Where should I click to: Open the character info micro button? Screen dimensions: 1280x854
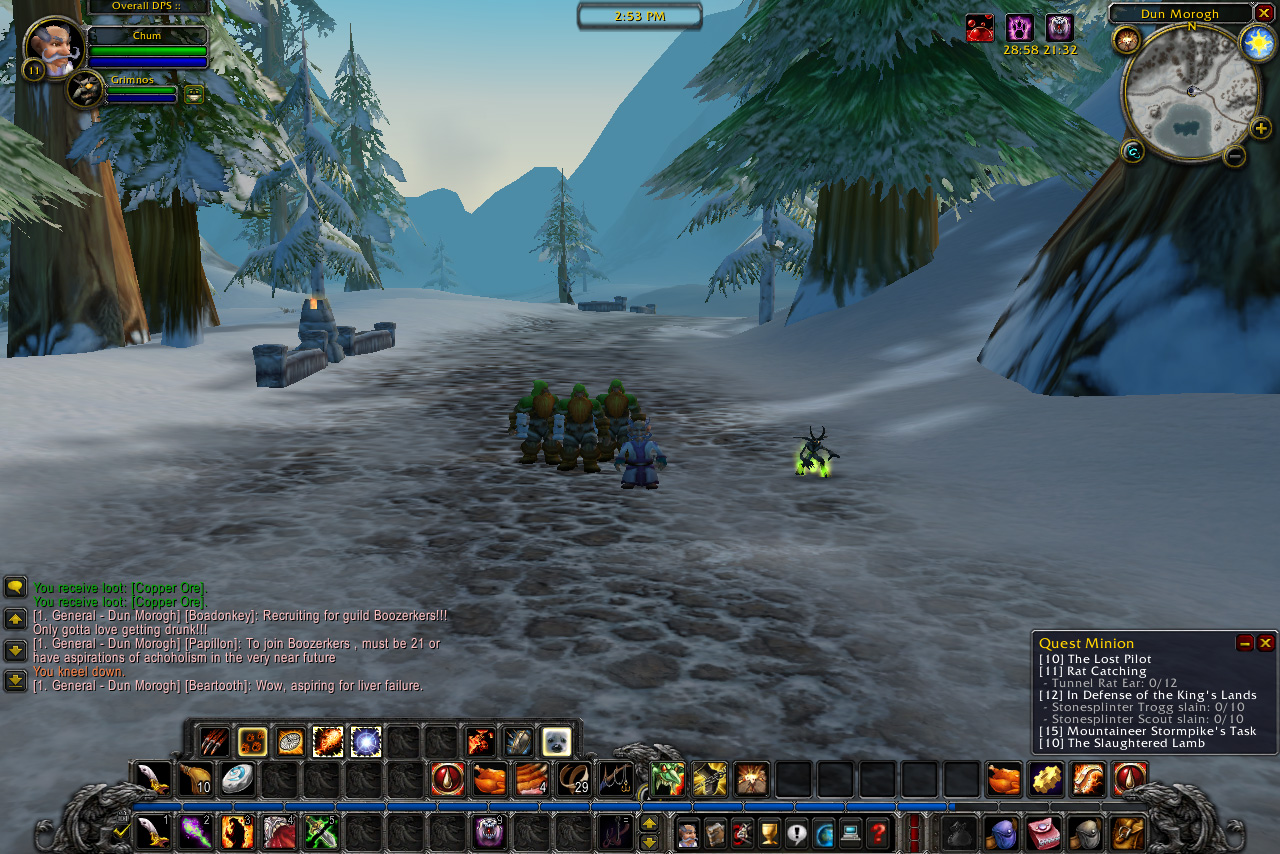click(x=688, y=832)
